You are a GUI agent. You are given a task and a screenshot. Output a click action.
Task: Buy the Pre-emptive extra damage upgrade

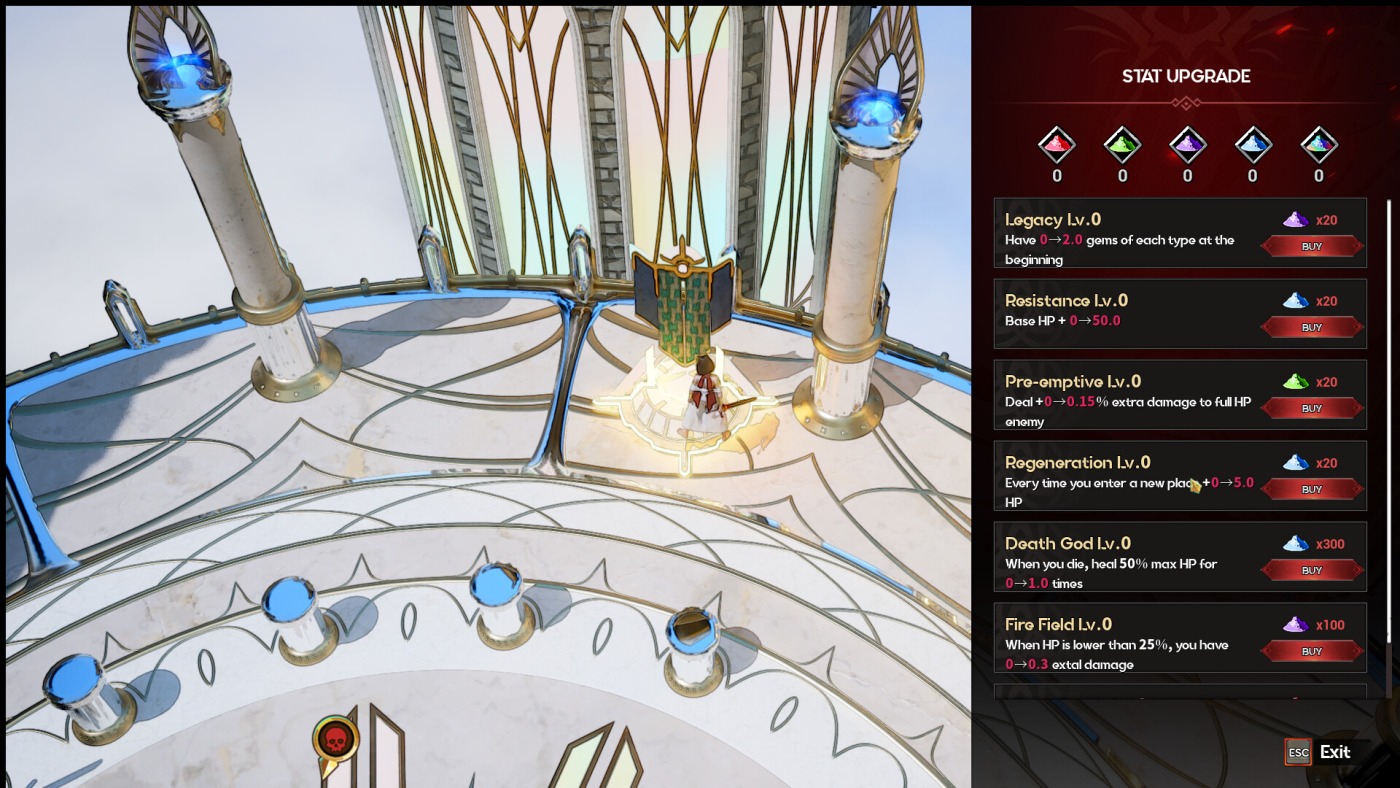point(1311,408)
